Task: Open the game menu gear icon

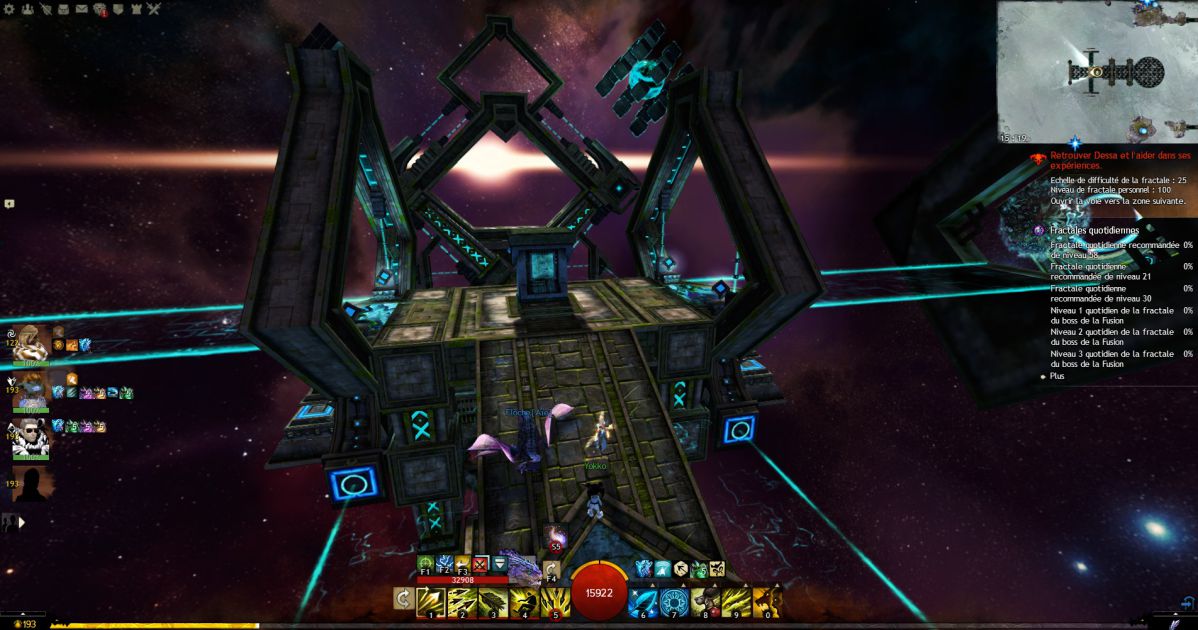Action: point(9,10)
